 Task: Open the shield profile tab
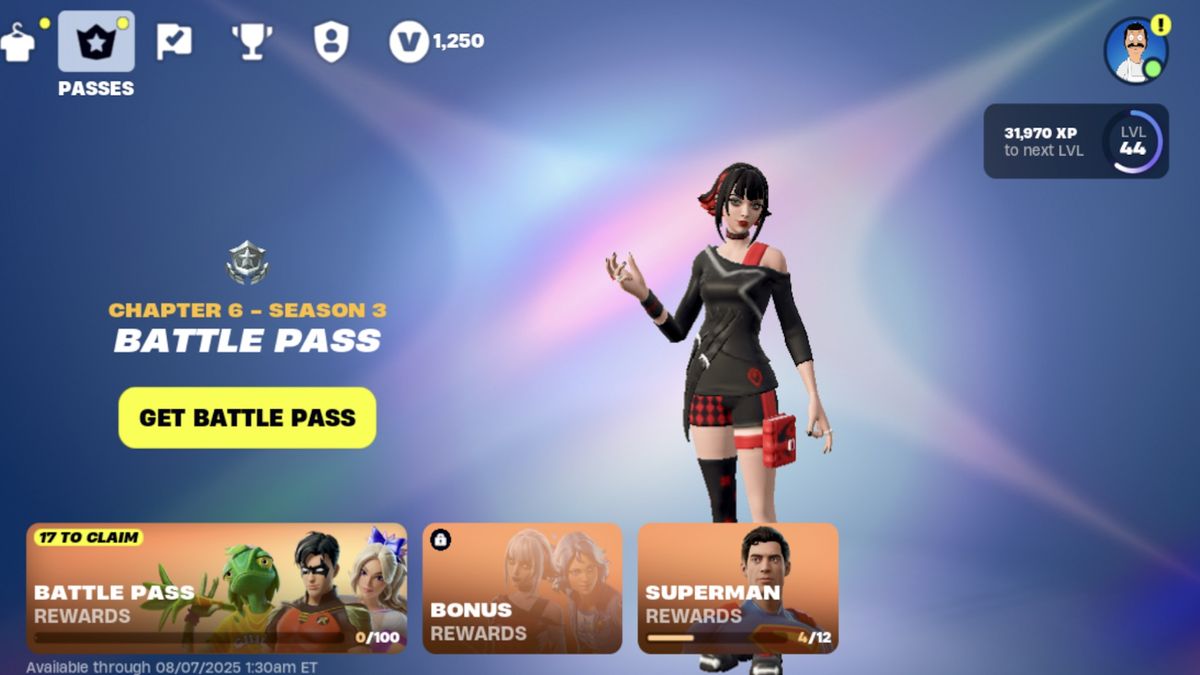coord(330,42)
